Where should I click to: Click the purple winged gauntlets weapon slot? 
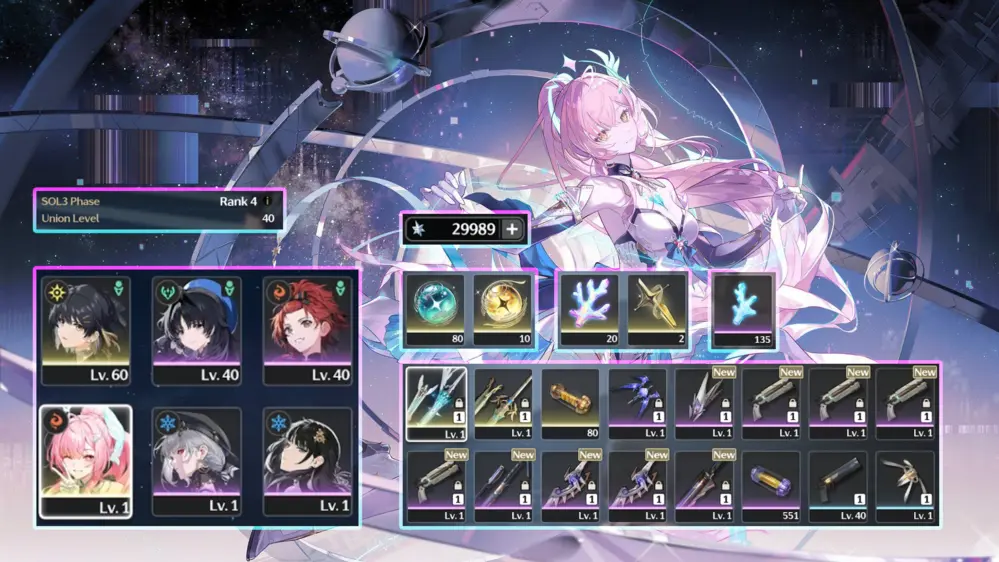click(x=638, y=403)
